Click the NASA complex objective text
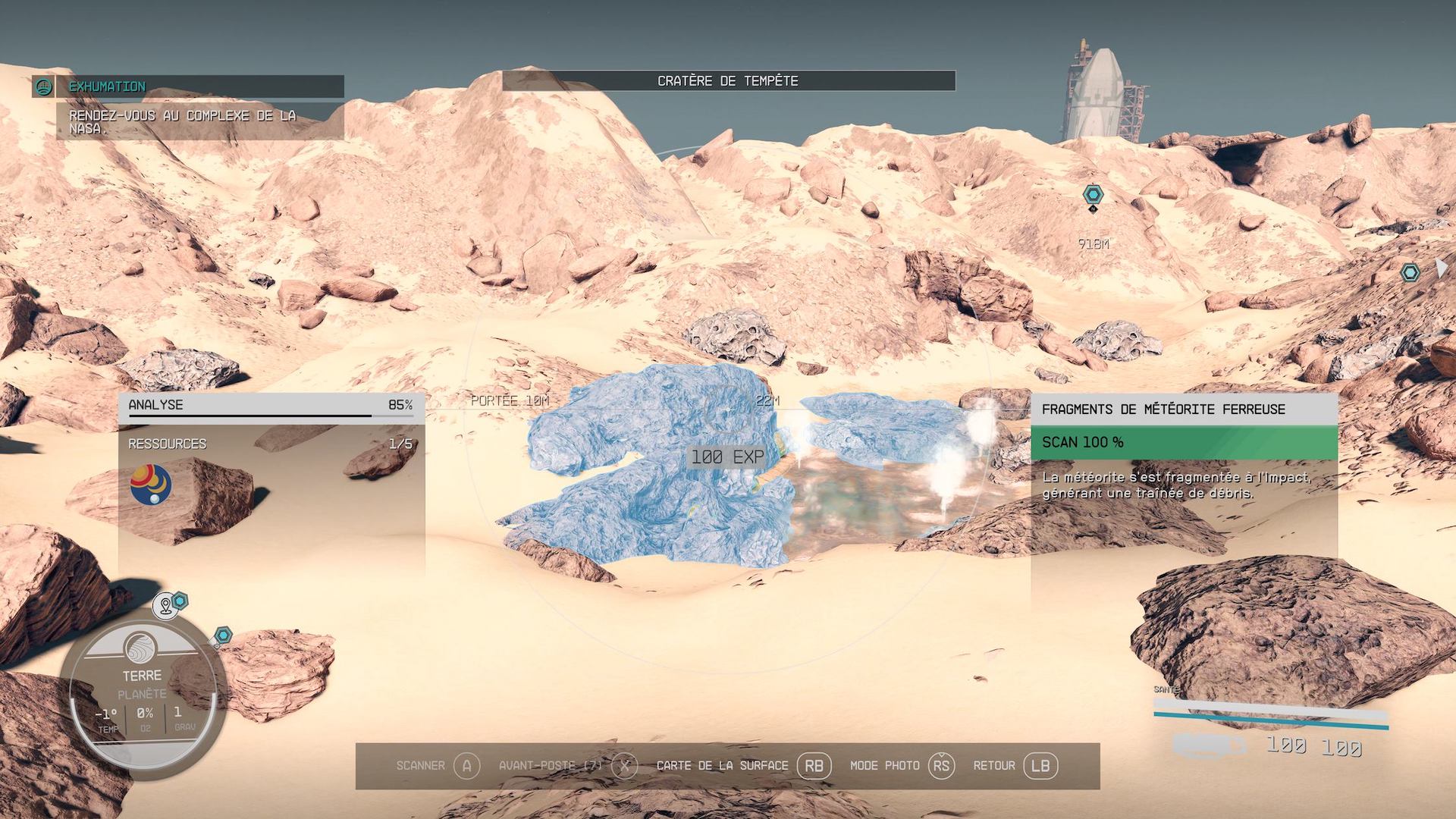The image size is (1456, 819). pyautogui.click(x=182, y=121)
